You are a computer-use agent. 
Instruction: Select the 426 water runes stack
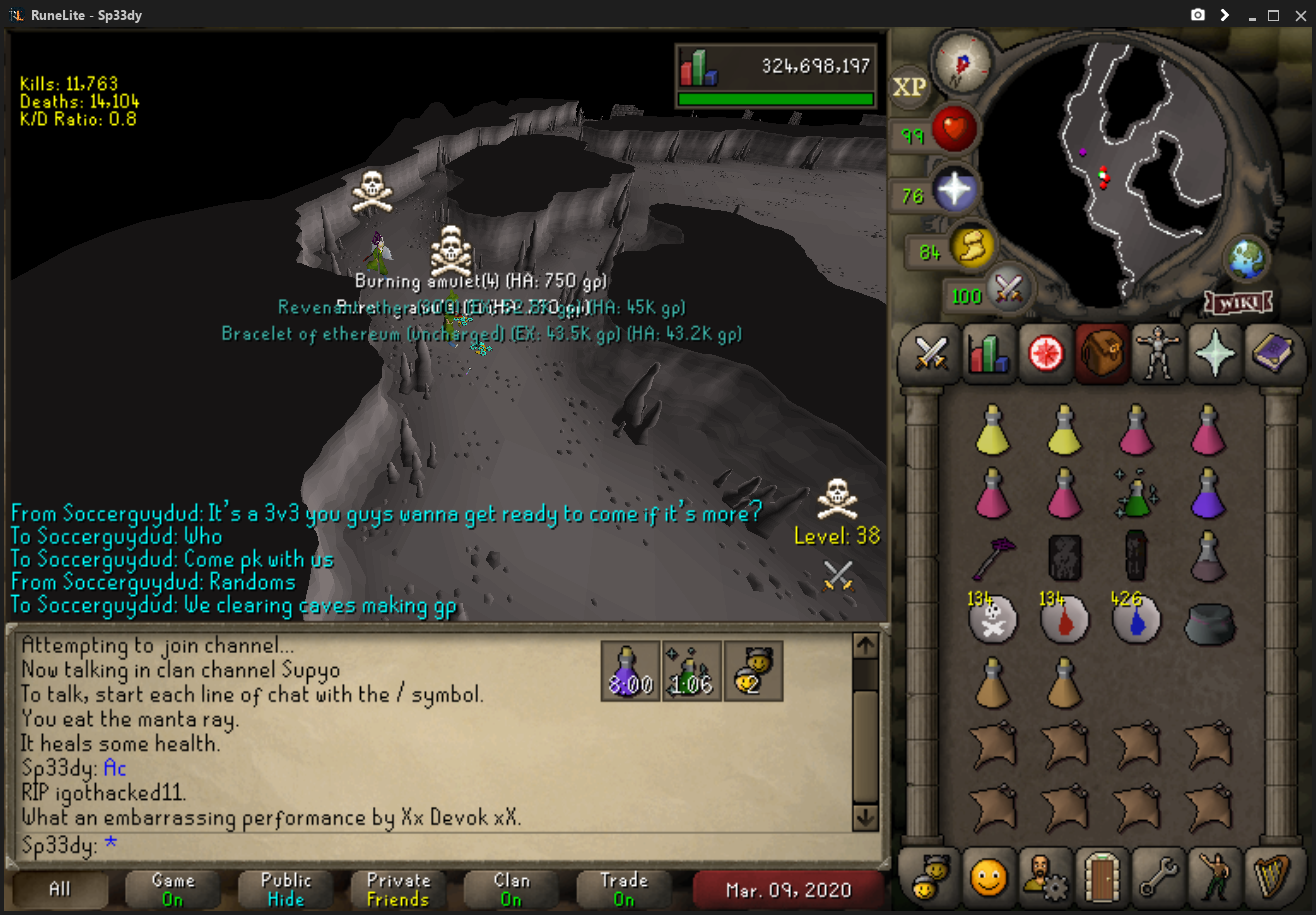pos(1136,620)
